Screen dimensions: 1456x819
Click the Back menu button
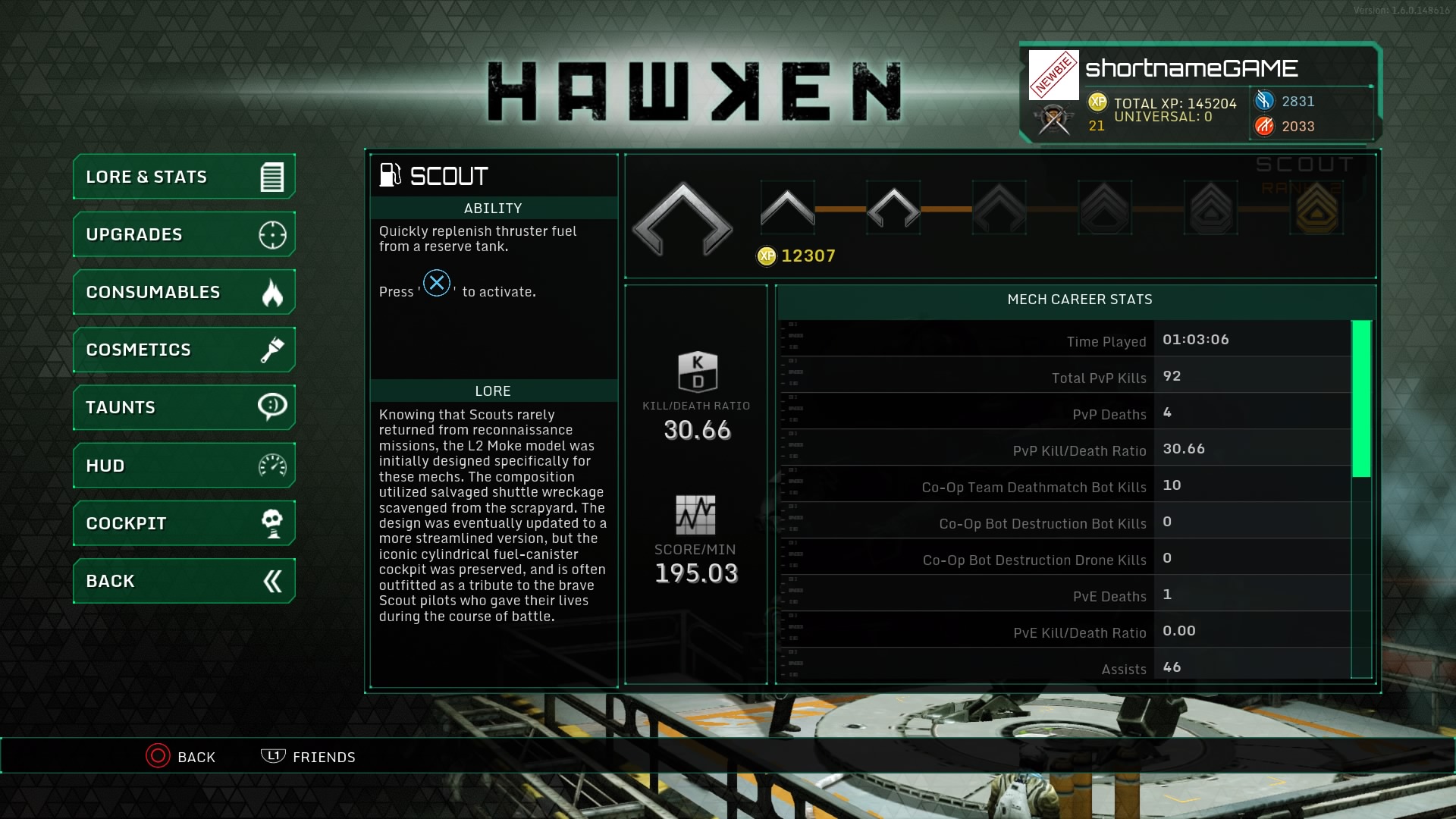184,581
